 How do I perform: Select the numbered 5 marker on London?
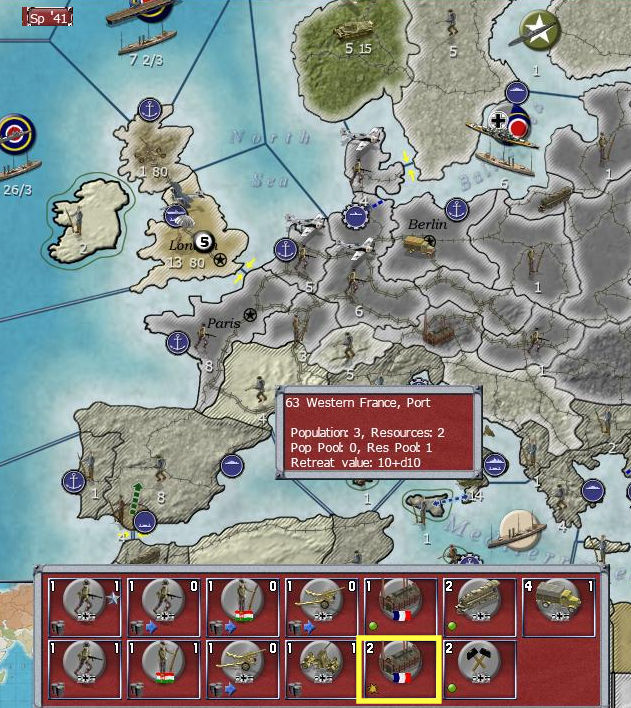tap(204, 241)
